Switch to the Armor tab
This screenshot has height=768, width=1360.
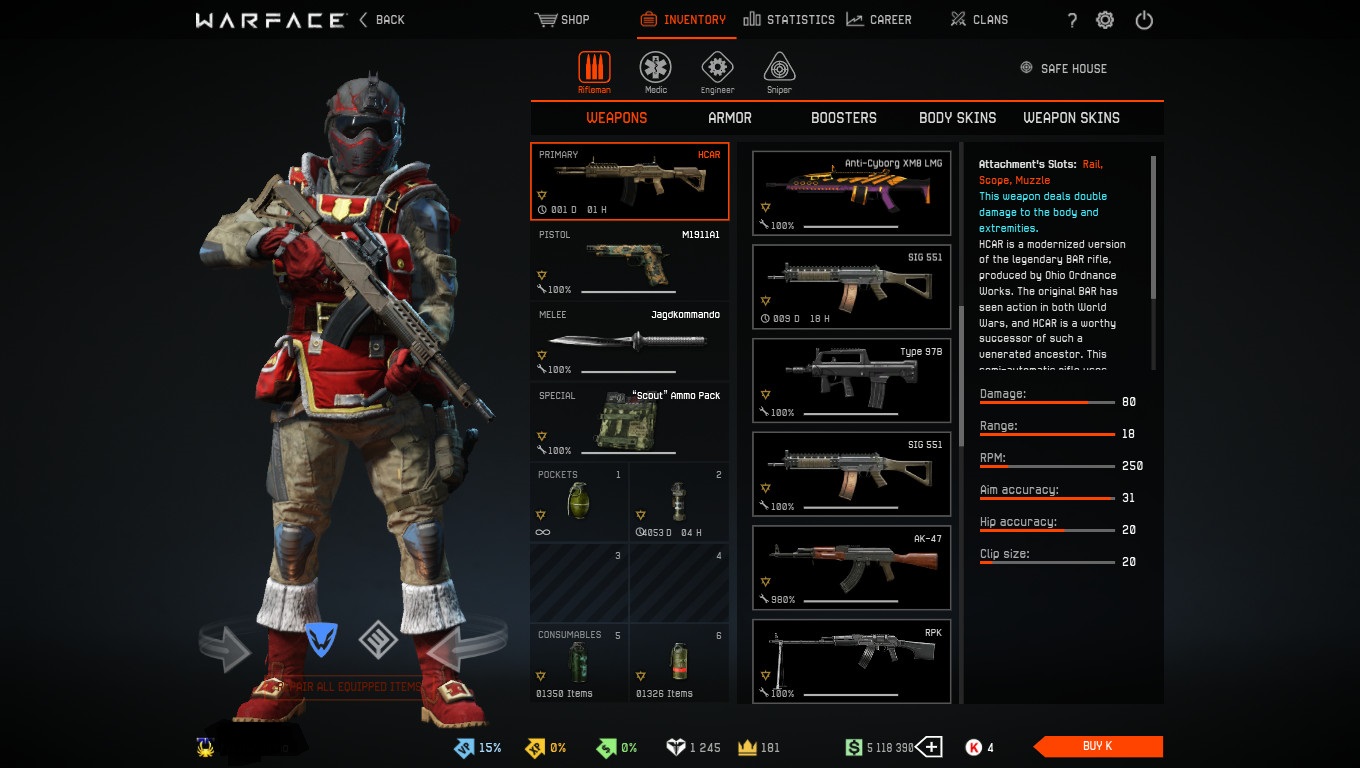click(730, 118)
